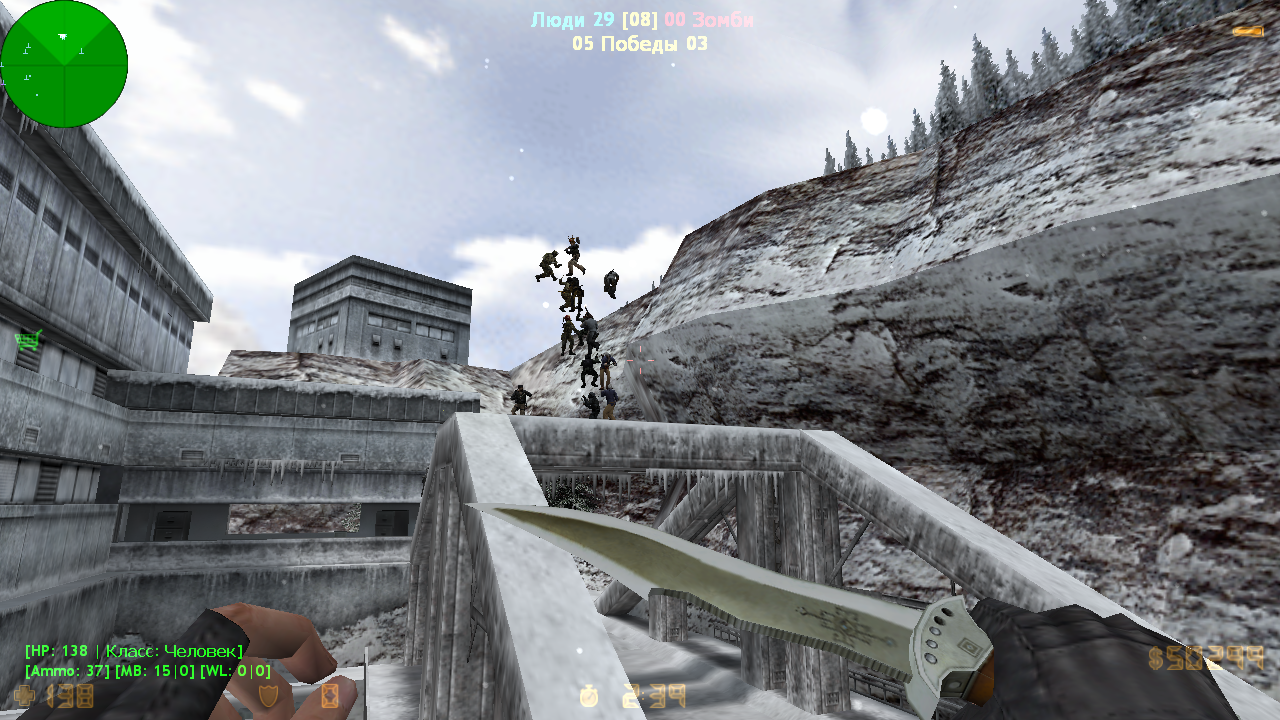This screenshot has height=720, width=1280.
Task: Click the bullet ammo icon
Action: [x=1247, y=32]
